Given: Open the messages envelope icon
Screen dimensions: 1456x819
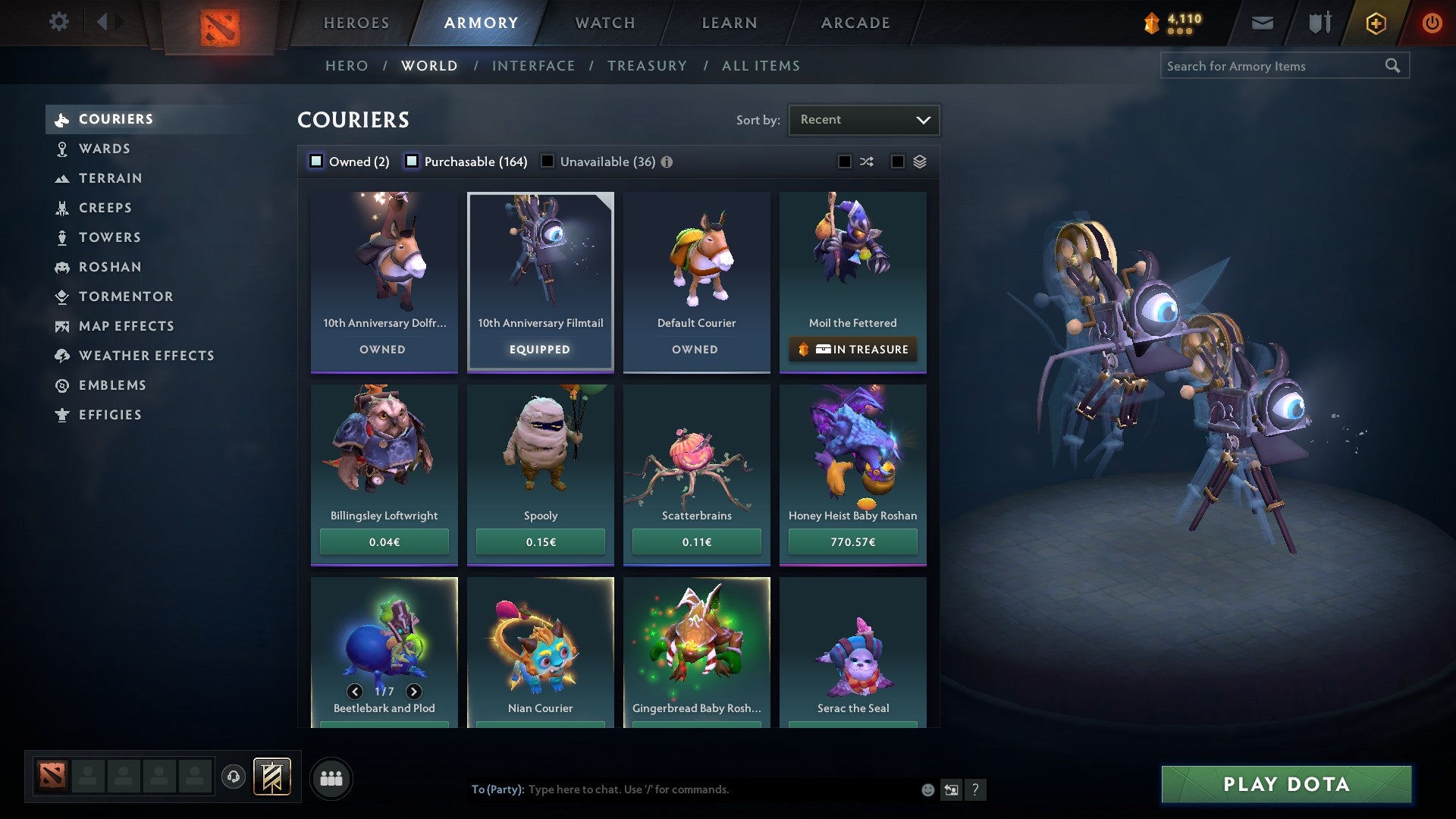Looking at the screenshot, I should [x=1263, y=23].
